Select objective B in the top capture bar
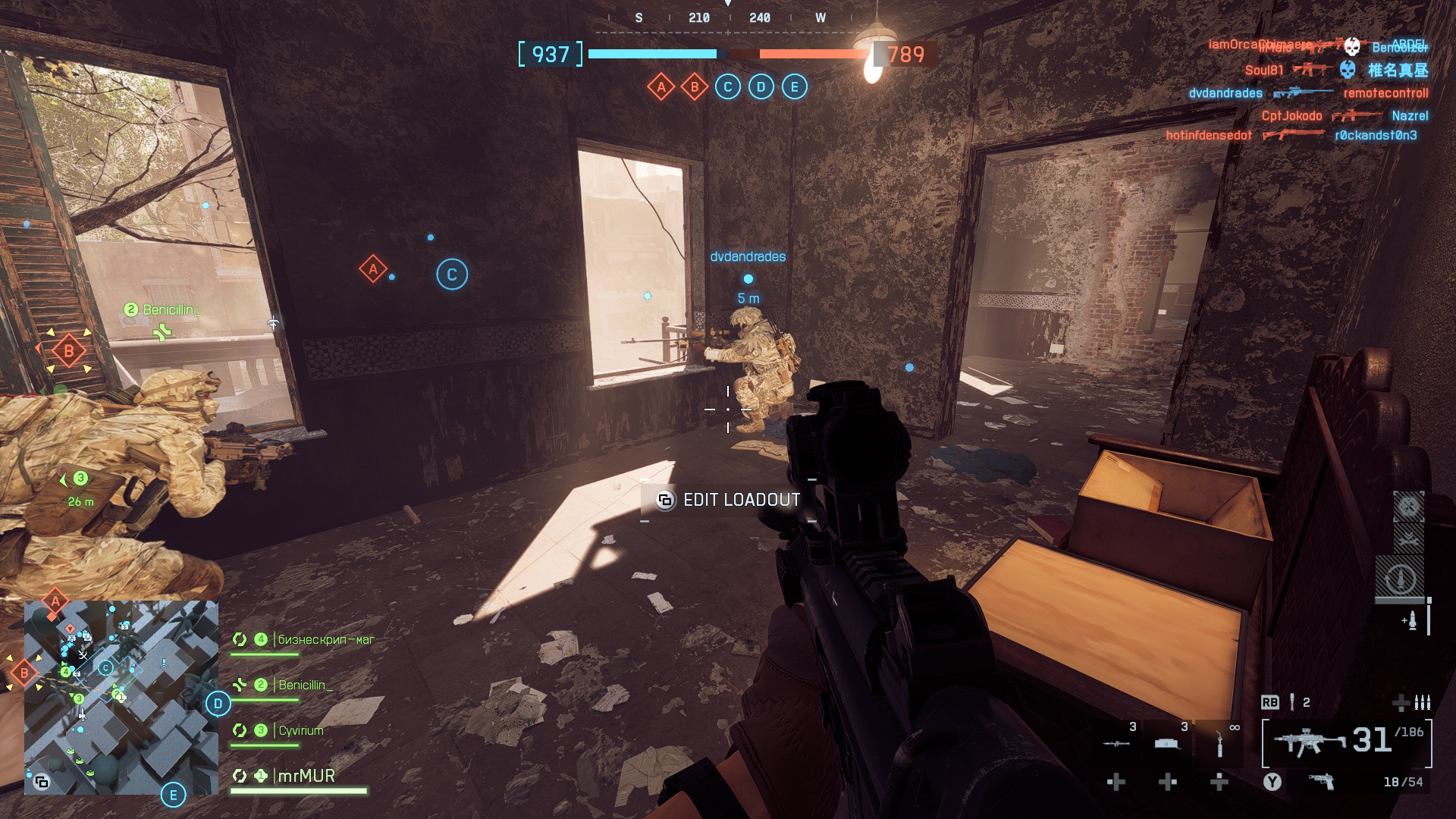The image size is (1456, 819). click(x=695, y=87)
